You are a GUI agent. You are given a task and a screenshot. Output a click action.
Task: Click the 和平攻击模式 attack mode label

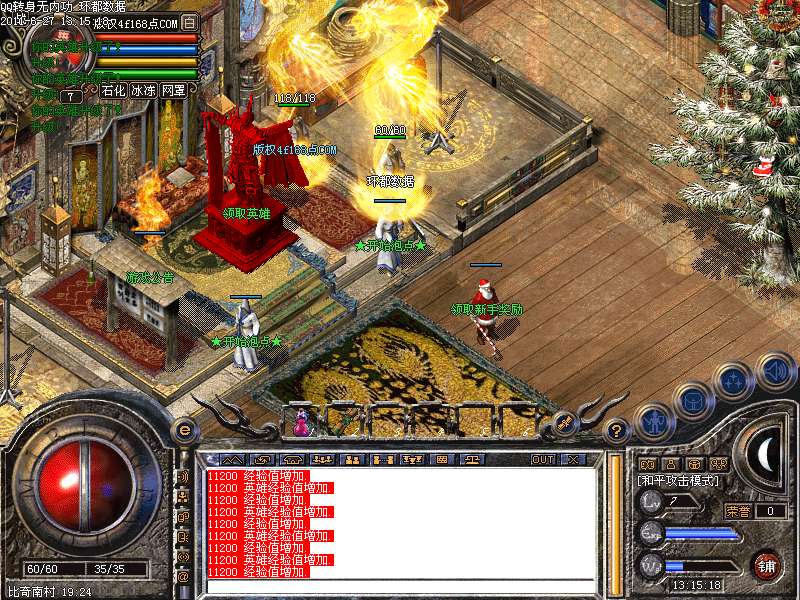click(677, 481)
